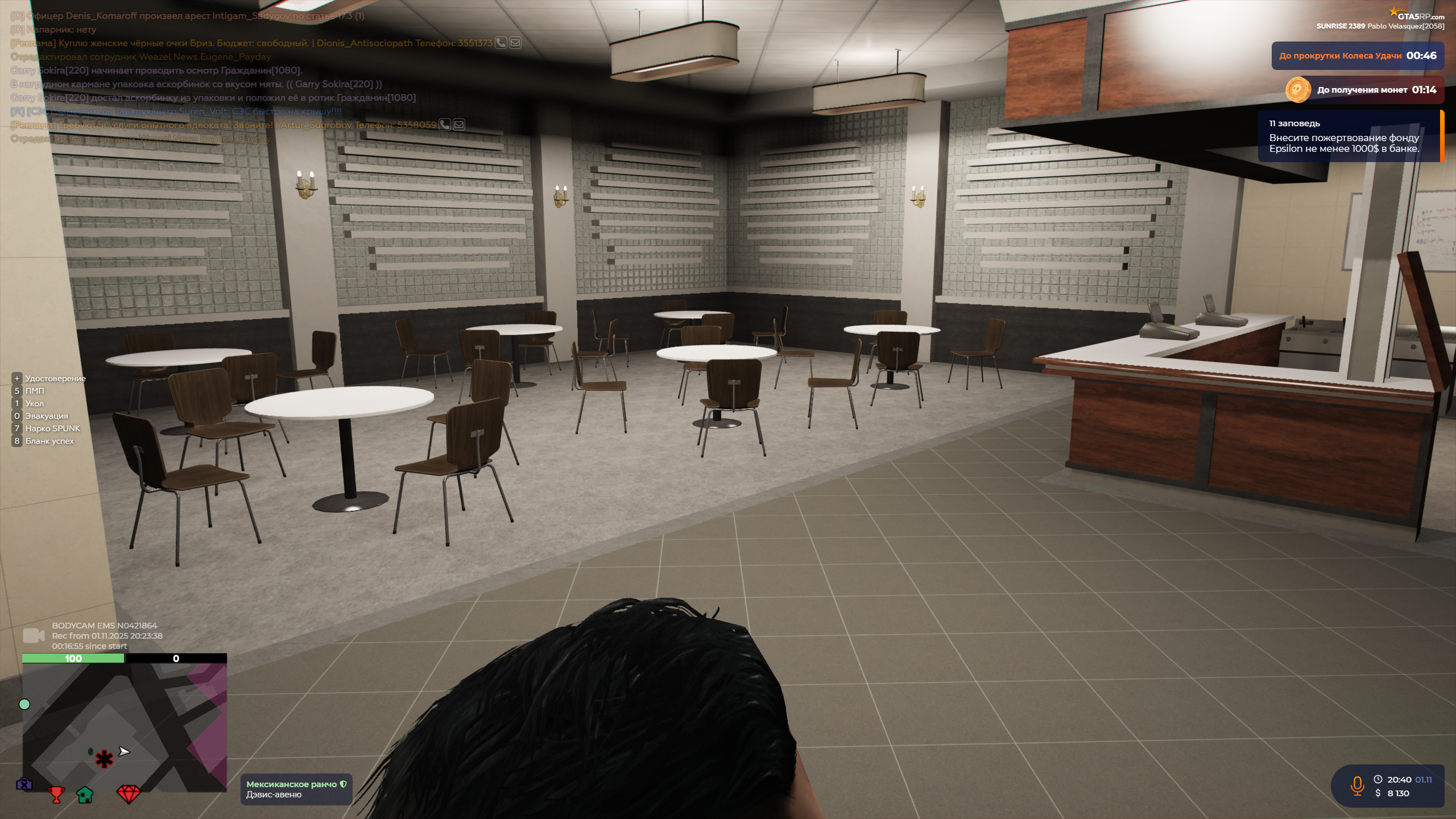Click the EMS asterisk marker on the minimap
This screenshot has height=819, width=1456.
point(104,760)
